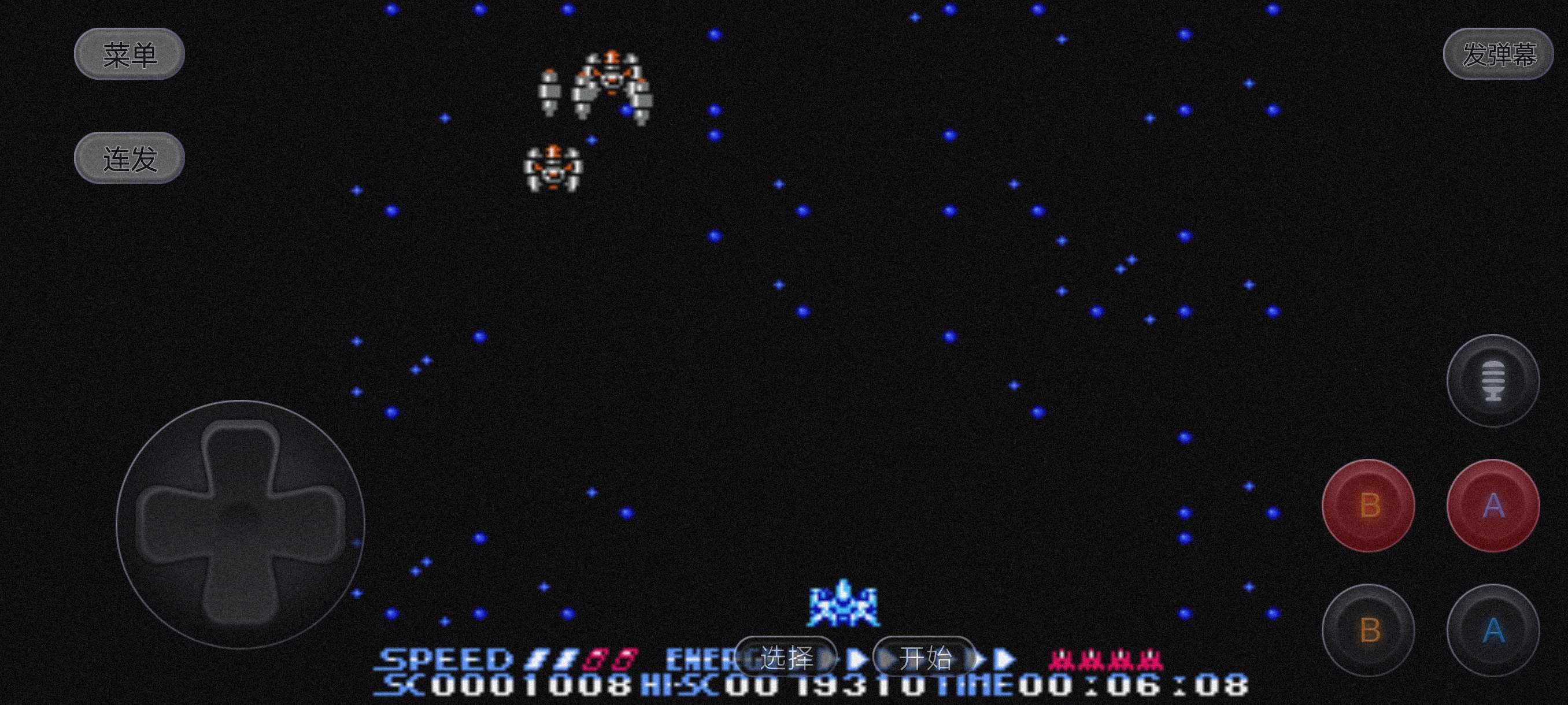The height and width of the screenshot is (705, 1568).
Task: Tap the dark turbo A button
Action: click(x=1492, y=630)
